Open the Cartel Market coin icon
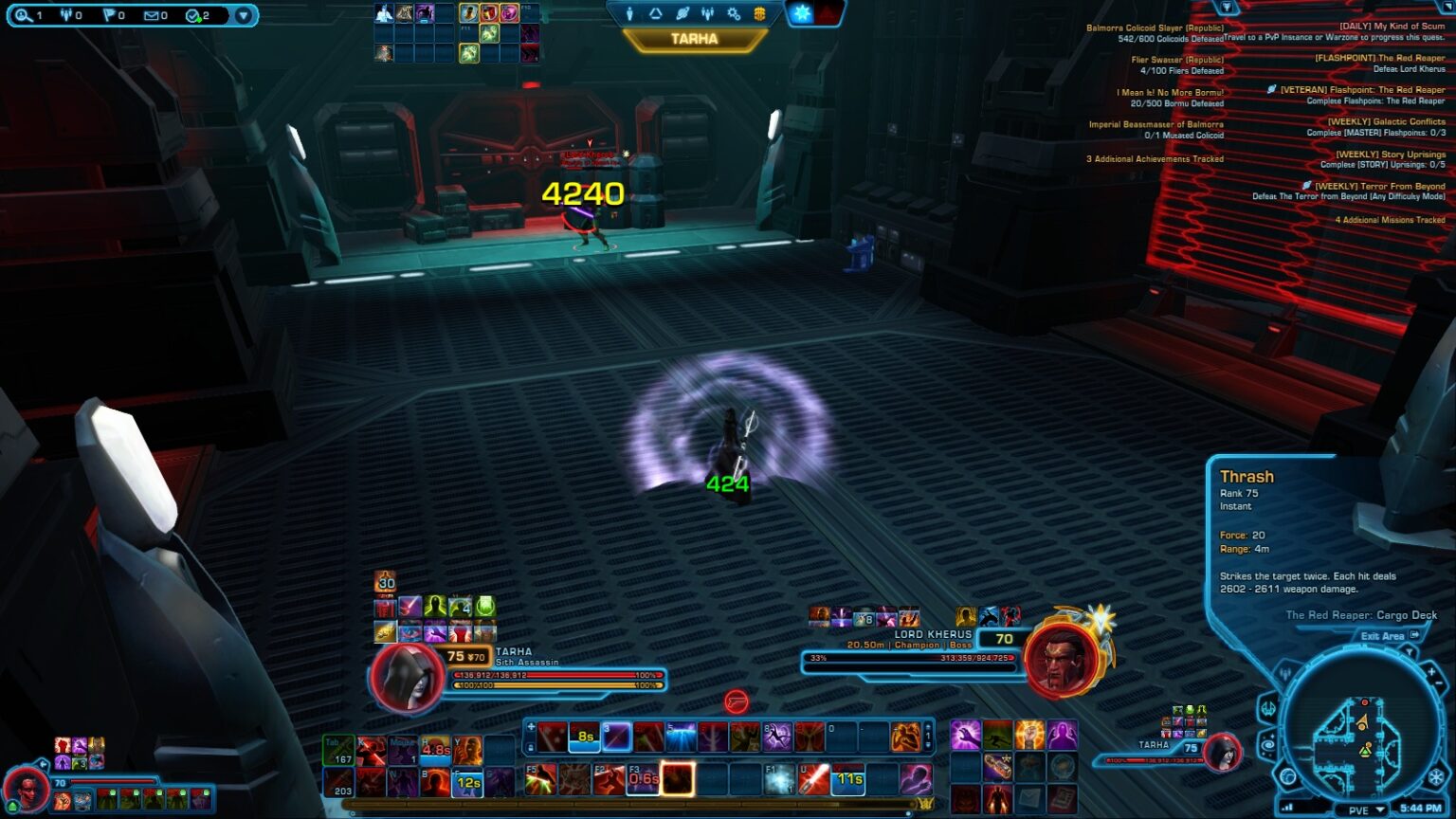Image resolution: width=1456 pixels, height=819 pixels. click(758, 13)
